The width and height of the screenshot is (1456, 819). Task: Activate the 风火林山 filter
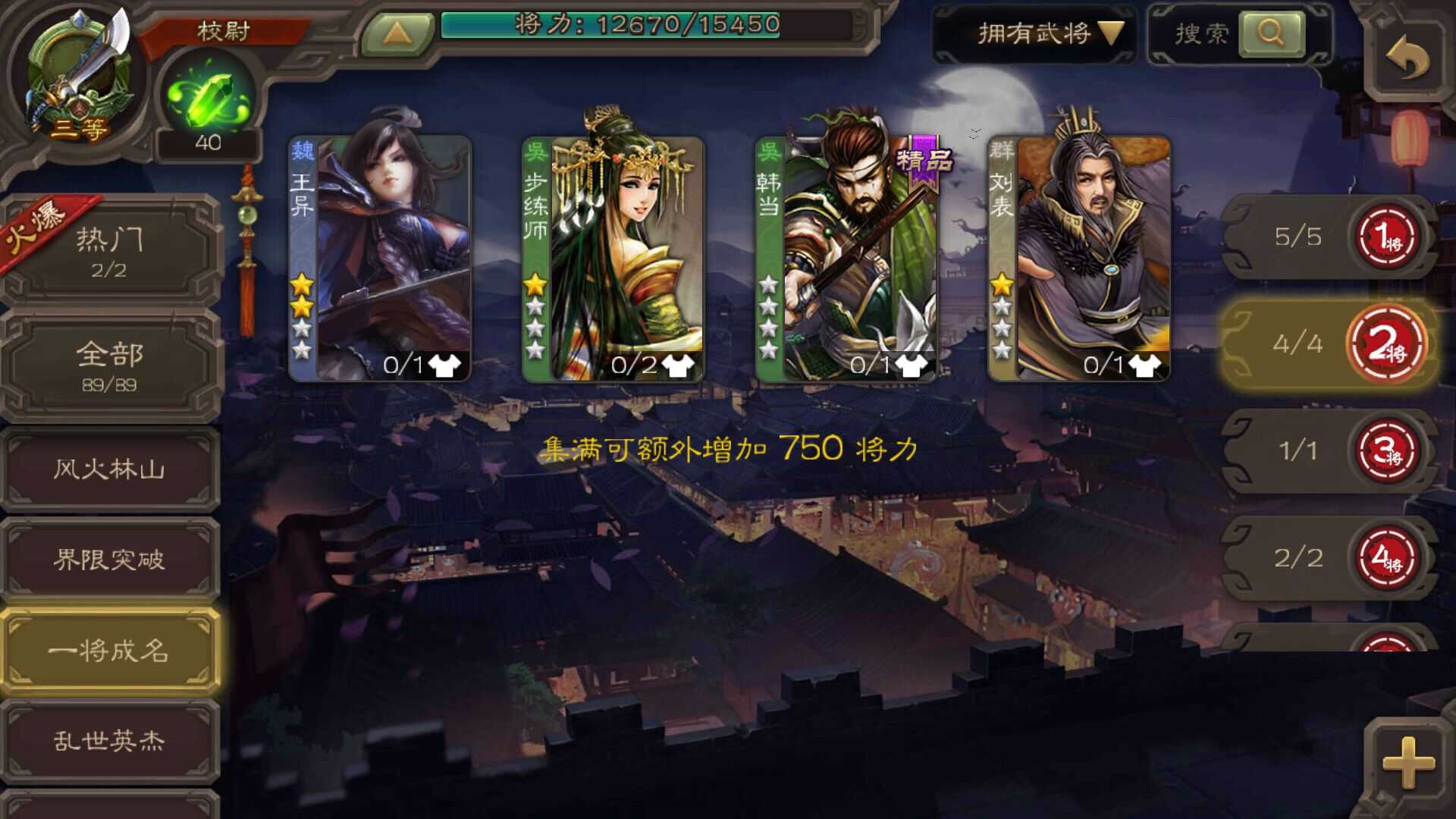tap(111, 469)
